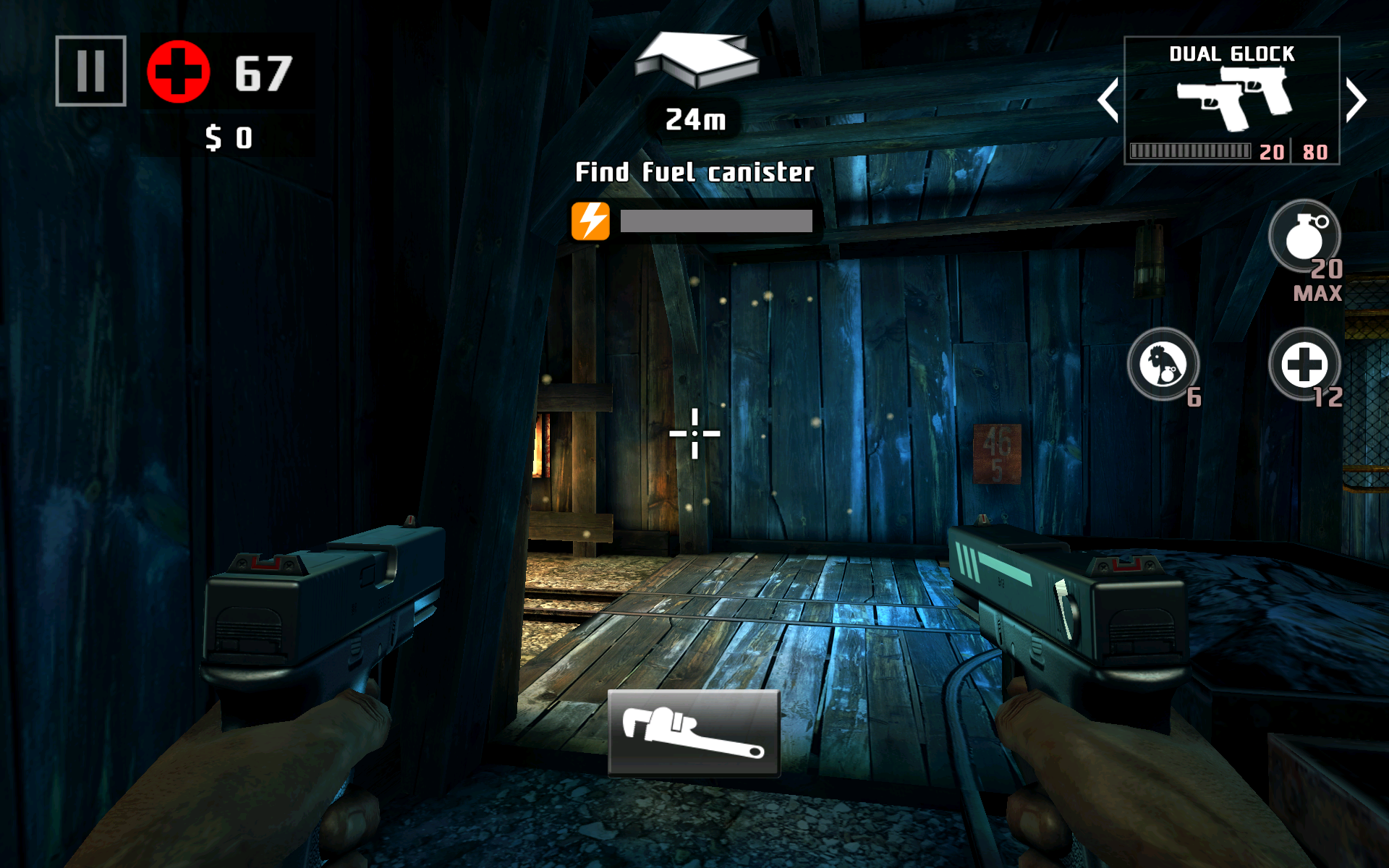The height and width of the screenshot is (868, 1389).
Task: Throw a grenade
Action: [x=1304, y=237]
